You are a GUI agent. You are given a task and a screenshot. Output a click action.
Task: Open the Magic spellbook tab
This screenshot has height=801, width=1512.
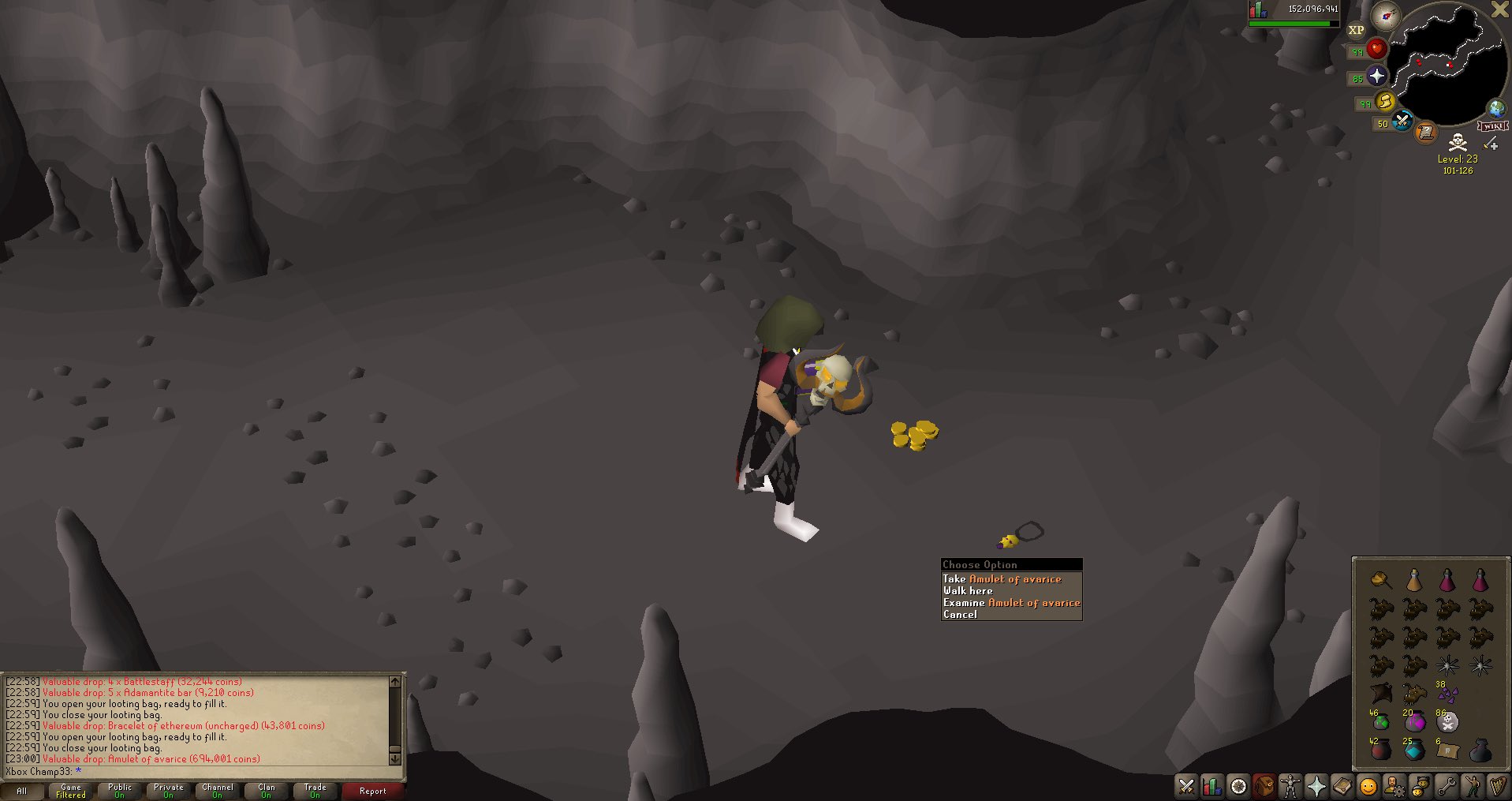[1343, 786]
